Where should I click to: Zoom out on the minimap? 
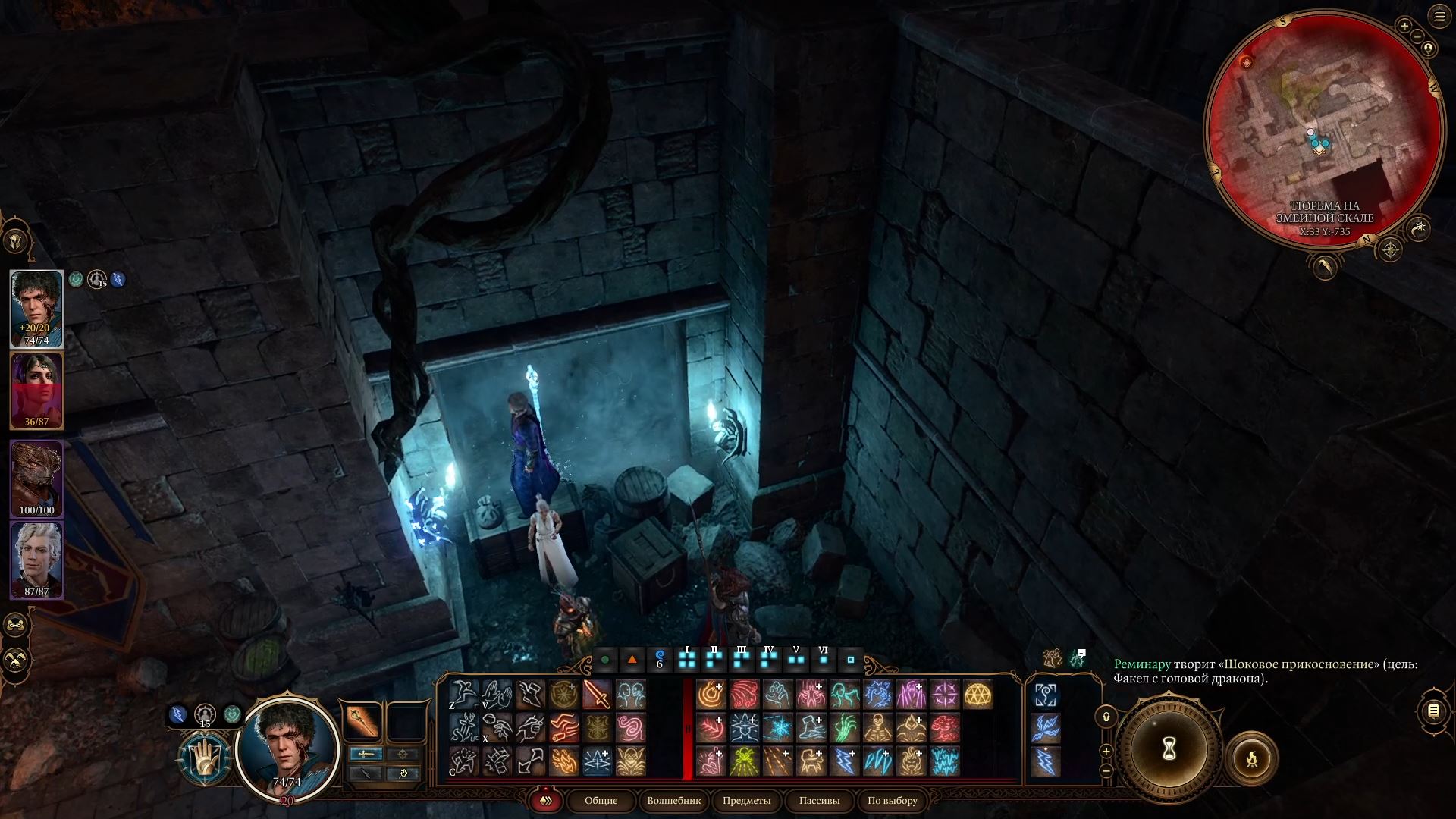click(x=1417, y=36)
